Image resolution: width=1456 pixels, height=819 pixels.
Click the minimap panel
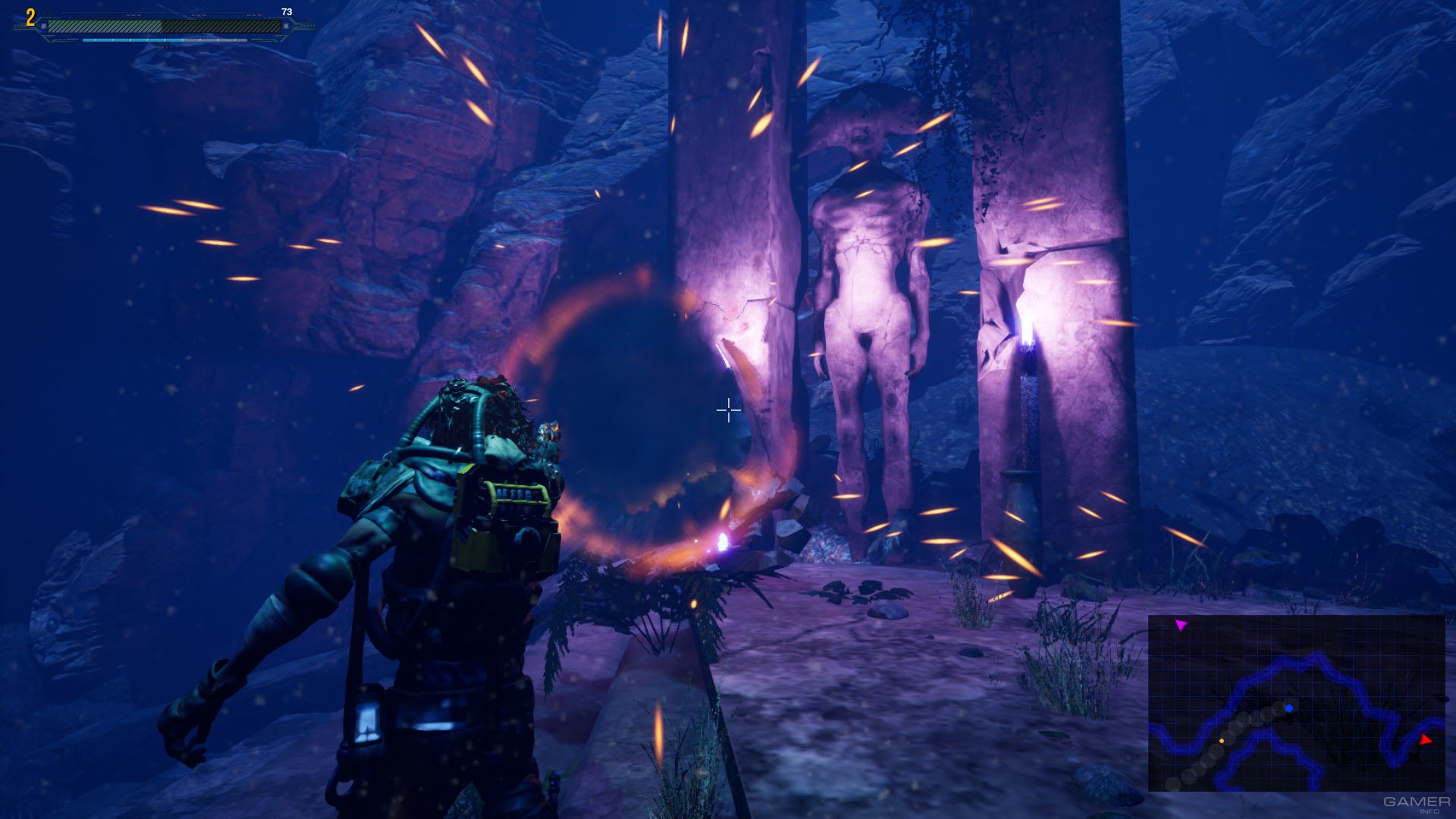click(1295, 703)
